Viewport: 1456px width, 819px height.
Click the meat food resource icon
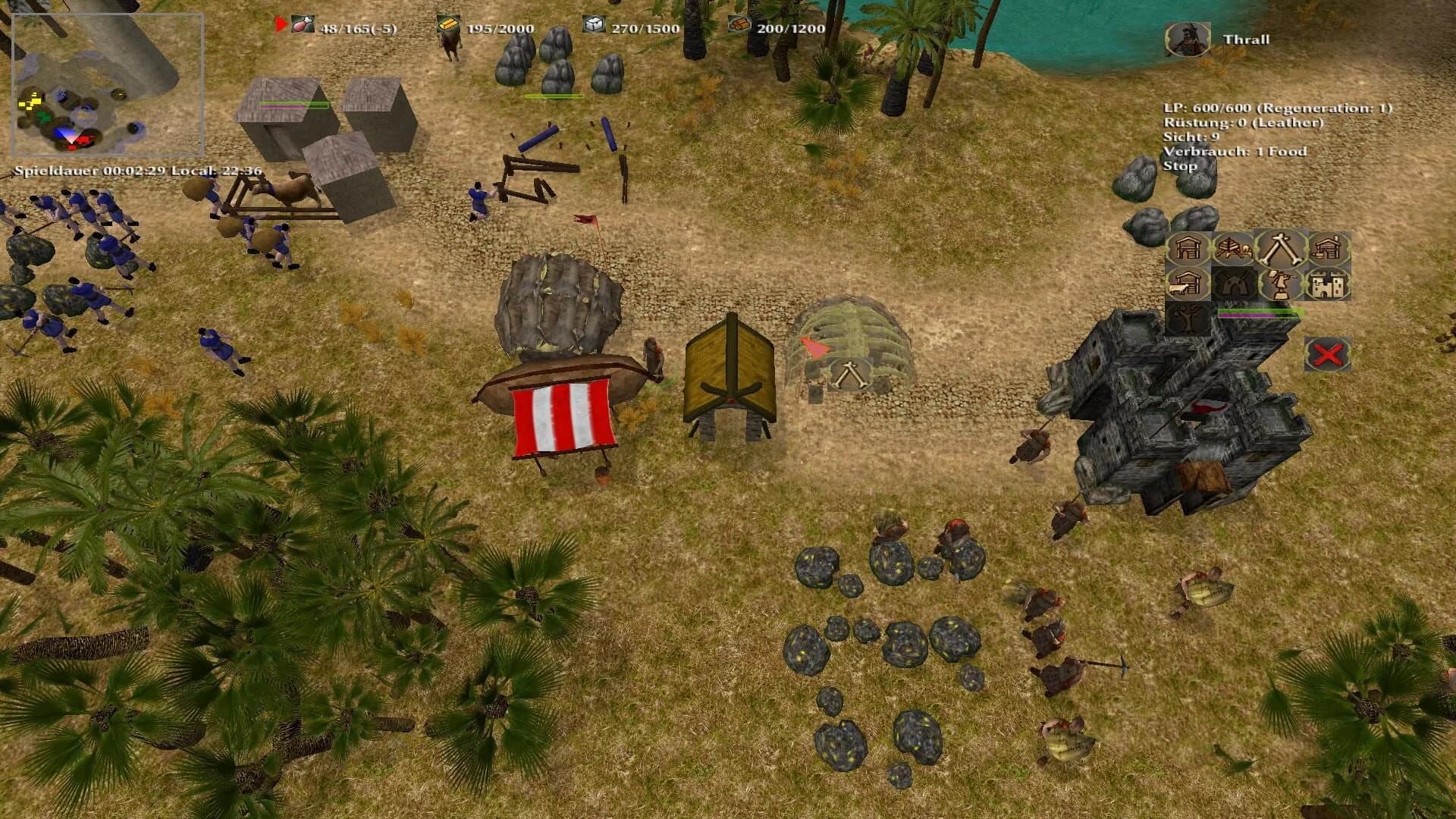coord(303,24)
